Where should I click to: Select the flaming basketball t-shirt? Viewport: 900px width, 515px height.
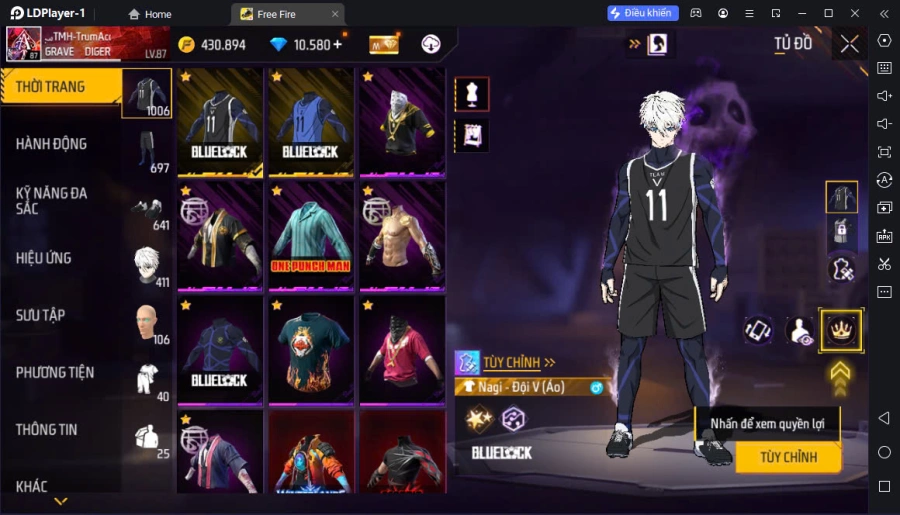pyautogui.click(x=310, y=350)
